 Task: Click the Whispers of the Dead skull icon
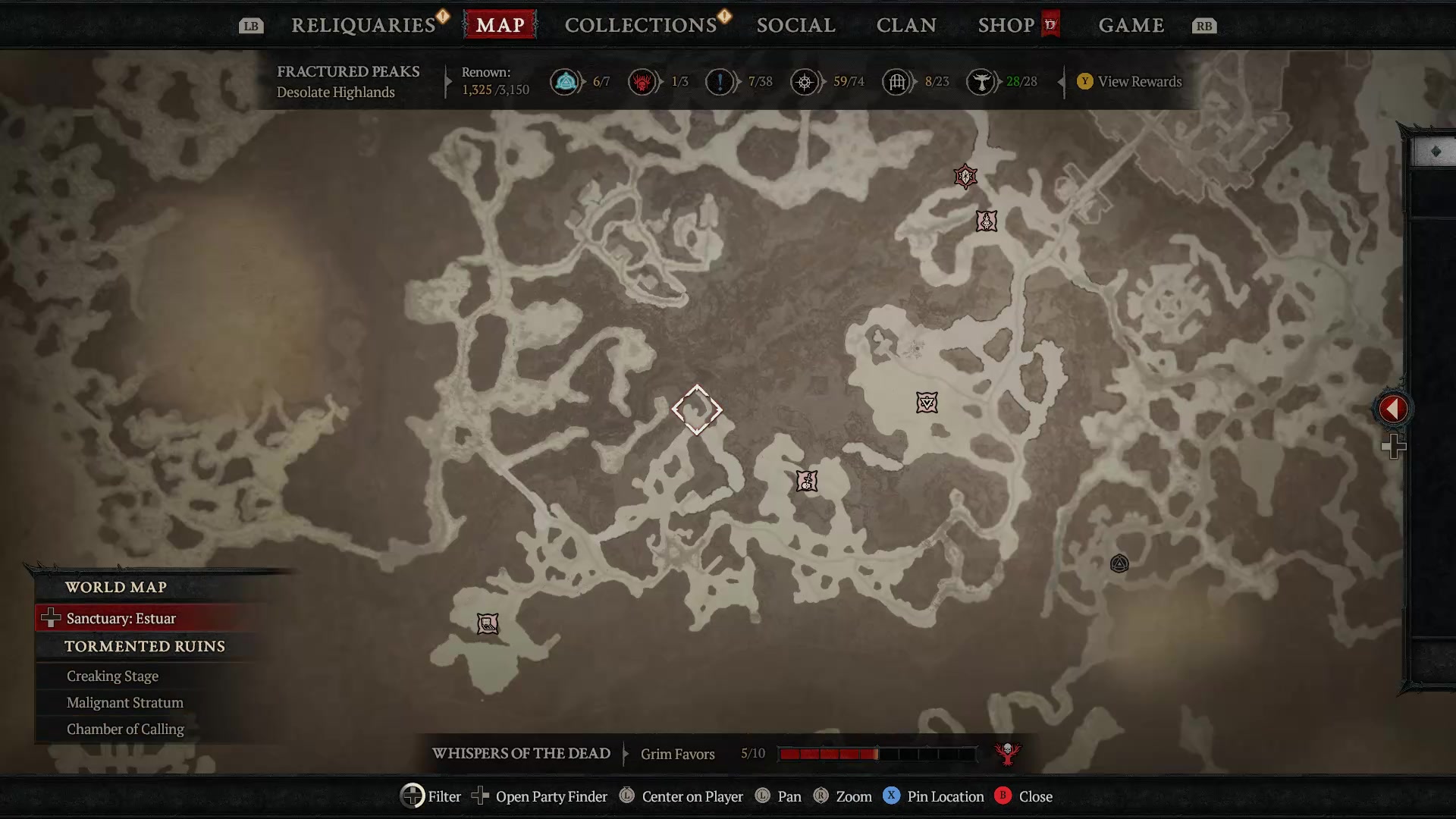[x=1007, y=754]
